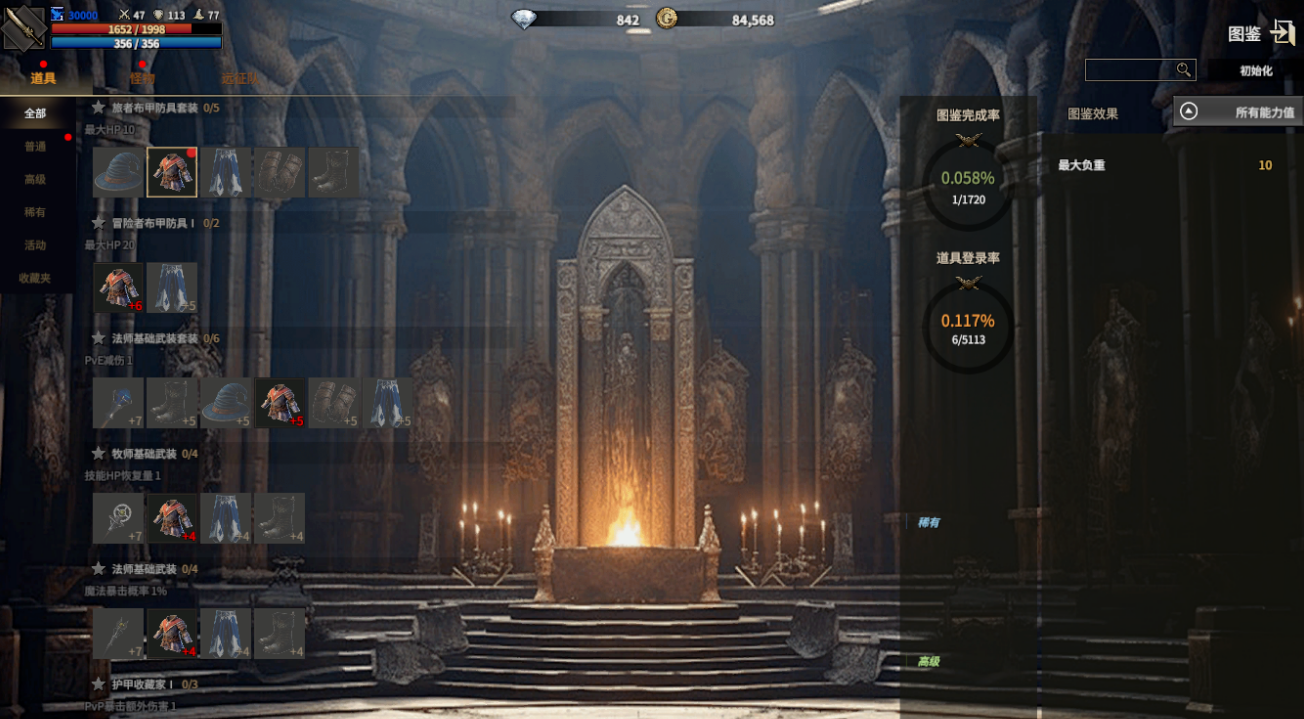Select the 道具 (Items) tab
Image resolution: width=1304 pixels, height=719 pixels.
coord(43,78)
